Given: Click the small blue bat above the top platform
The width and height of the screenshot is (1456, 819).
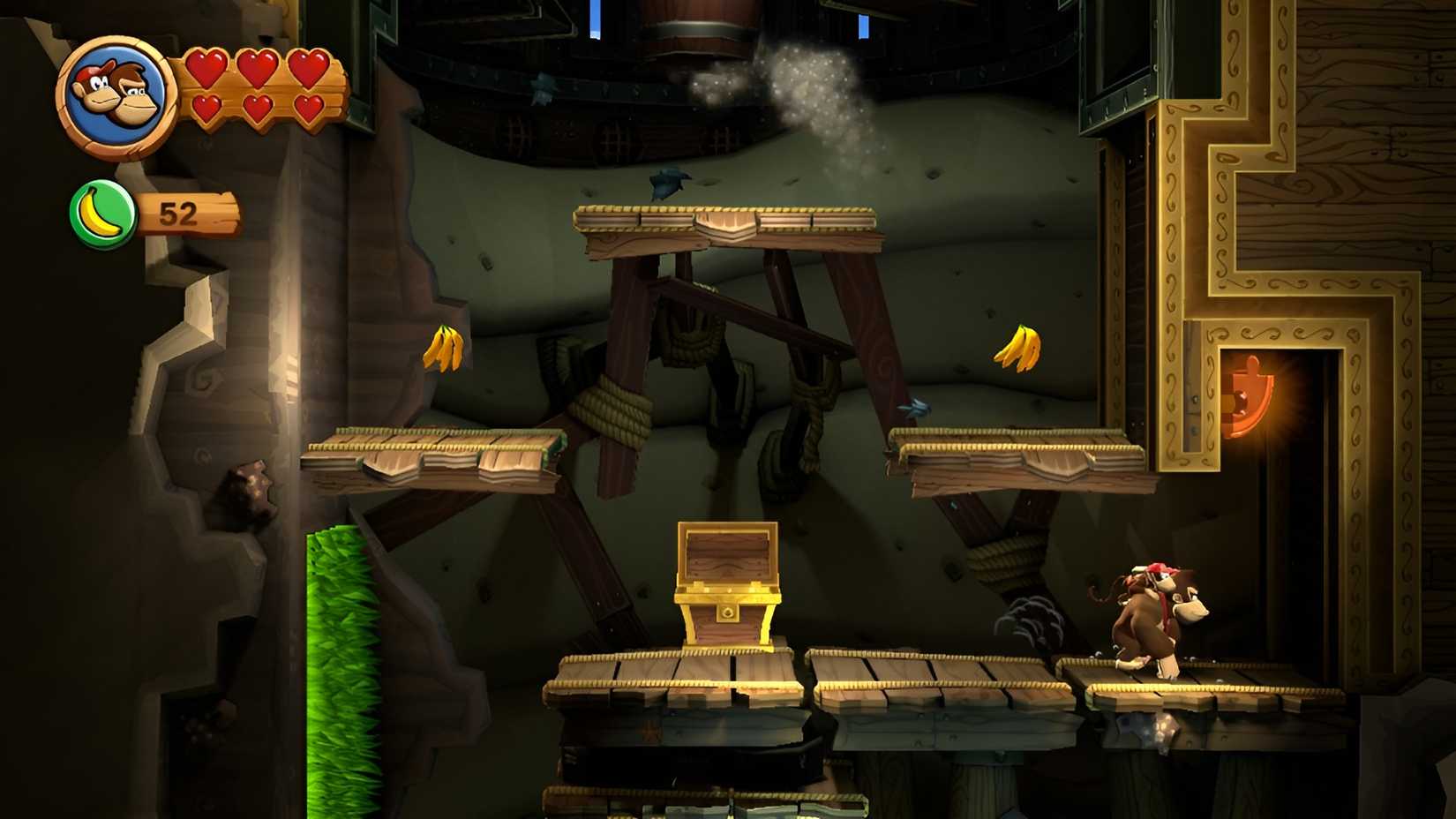Looking at the screenshot, I should [668, 182].
